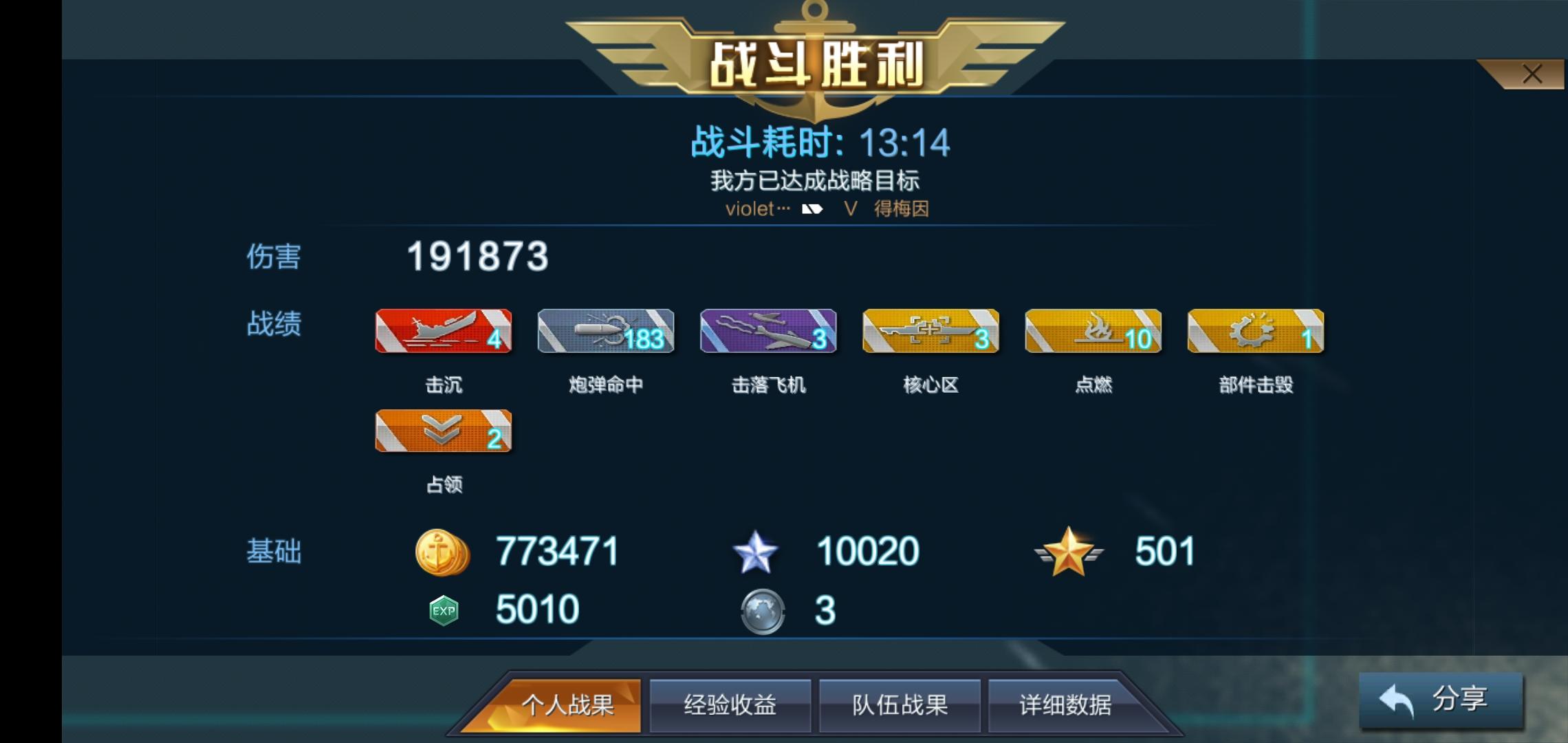Viewport: 1568px width, 743px height.
Task: Open the 队伍战果 team results tab
Action: (x=899, y=705)
